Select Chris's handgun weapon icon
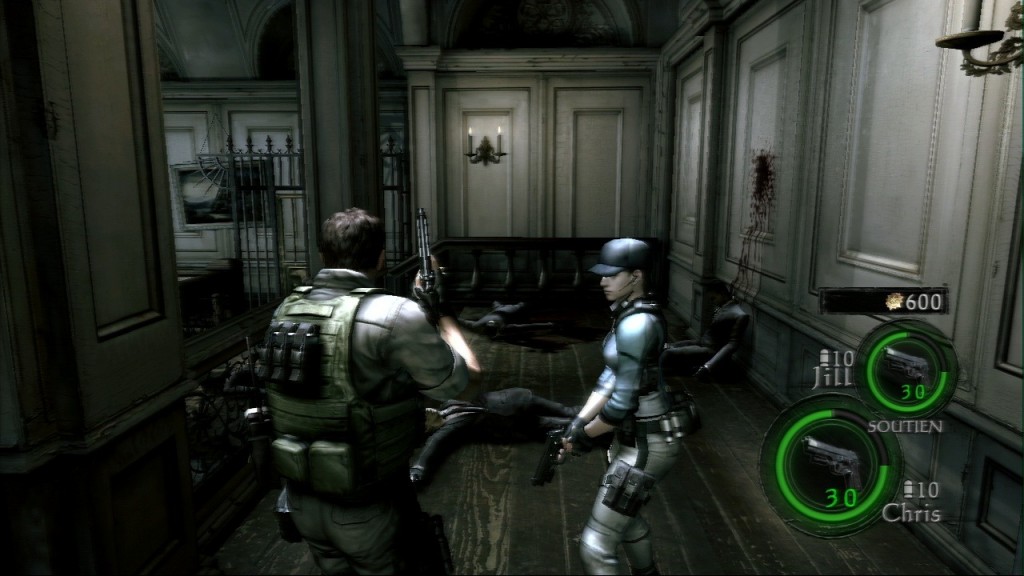The width and height of the screenshot is (1024, 576). coord(831,461)
